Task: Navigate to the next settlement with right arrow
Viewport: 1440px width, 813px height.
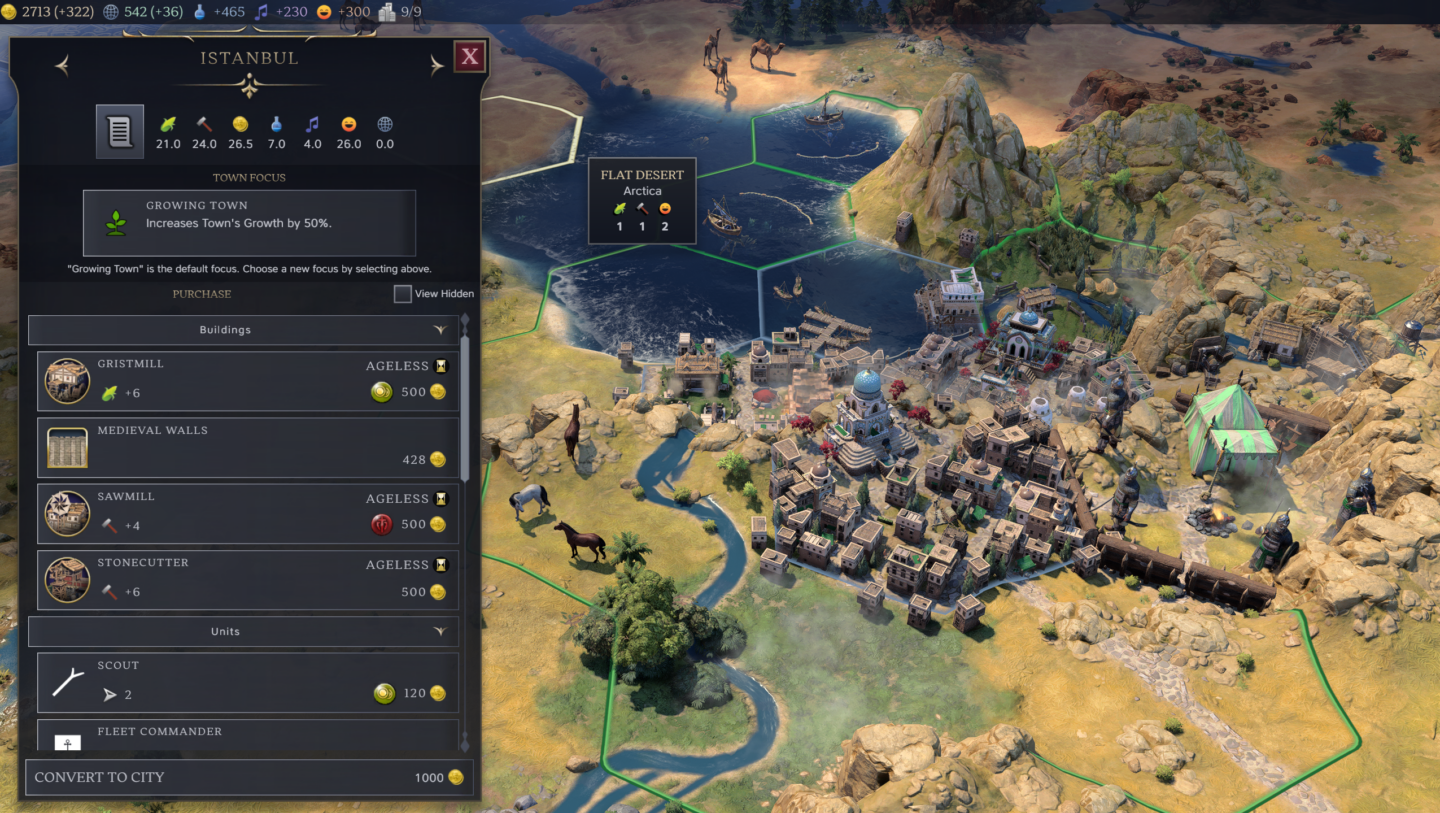Action: click(436, 64)
